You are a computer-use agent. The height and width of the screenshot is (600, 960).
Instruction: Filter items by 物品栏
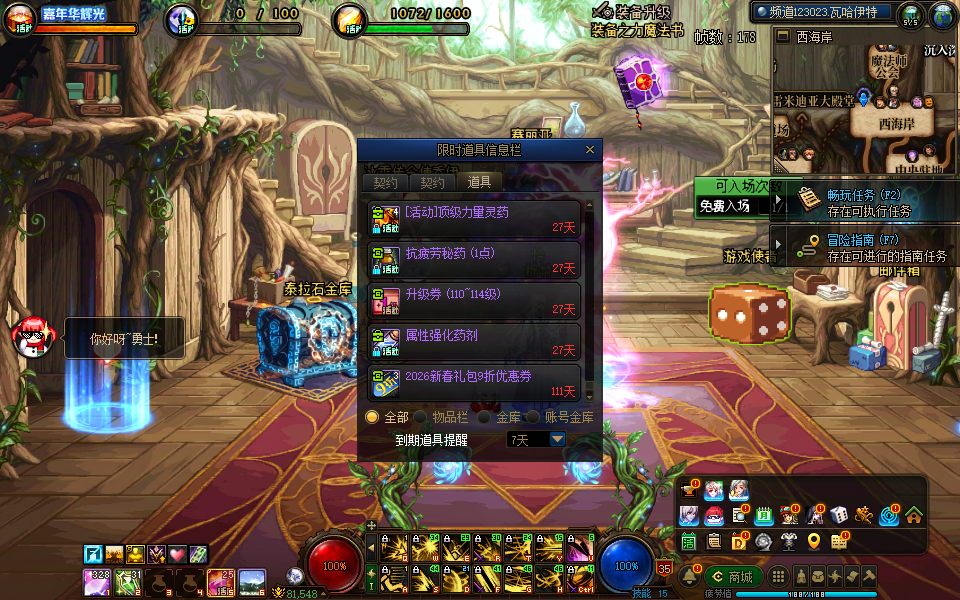pos(421,417)
